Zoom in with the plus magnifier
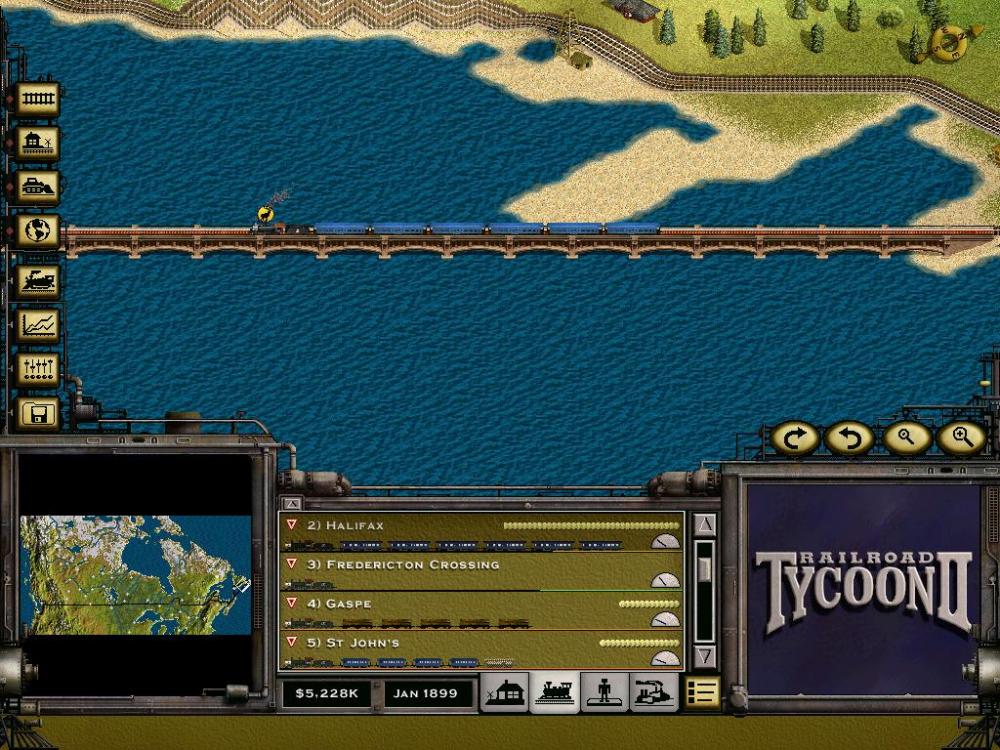Screen dimensions: 1000x750 click(961, 438)
